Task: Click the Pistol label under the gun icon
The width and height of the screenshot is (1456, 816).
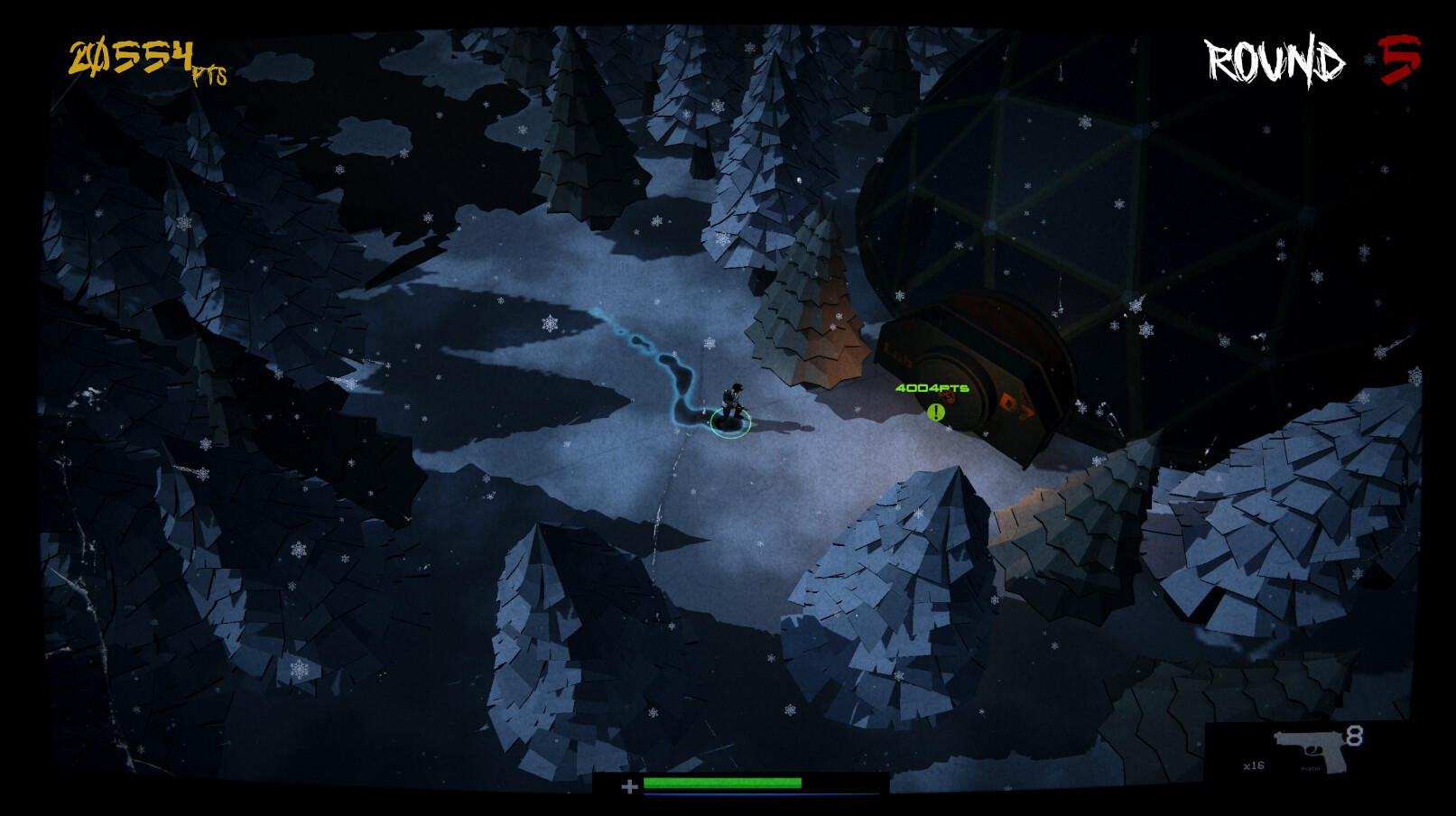Action: pyautogui.click(x=1312, y=768)
